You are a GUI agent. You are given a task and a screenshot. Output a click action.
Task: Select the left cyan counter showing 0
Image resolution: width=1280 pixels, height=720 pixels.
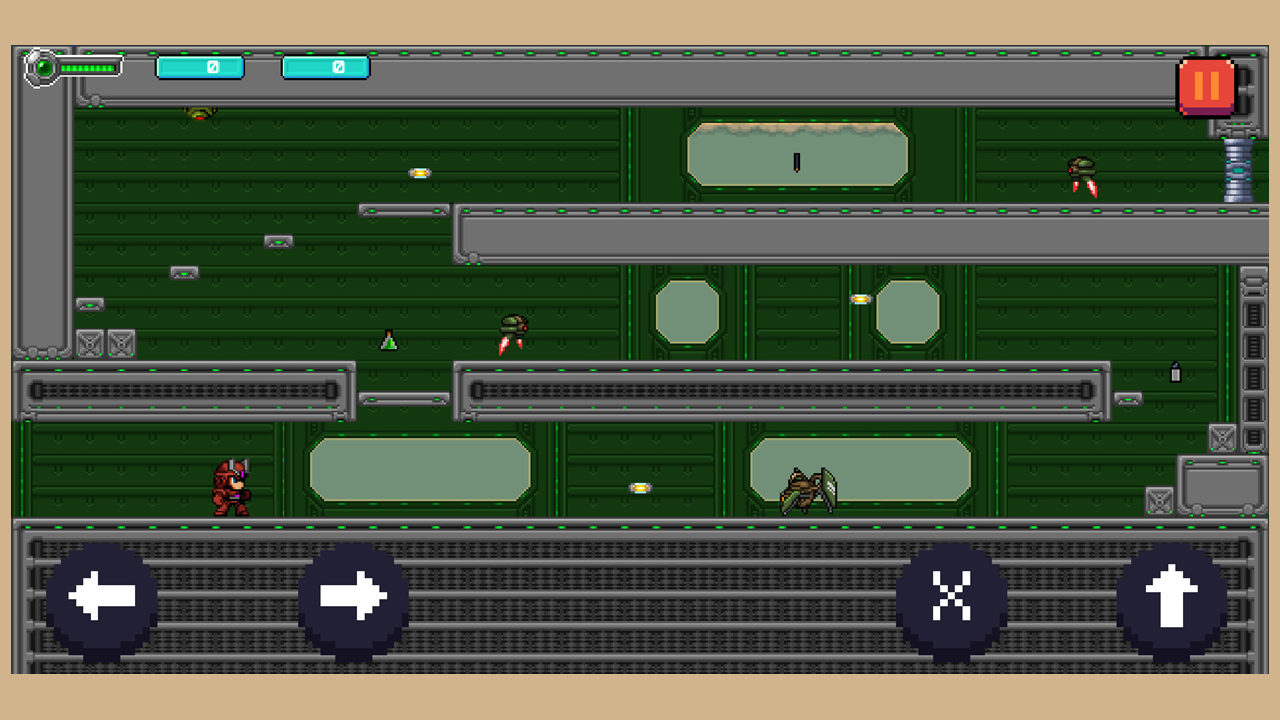[x=200, y=67]
